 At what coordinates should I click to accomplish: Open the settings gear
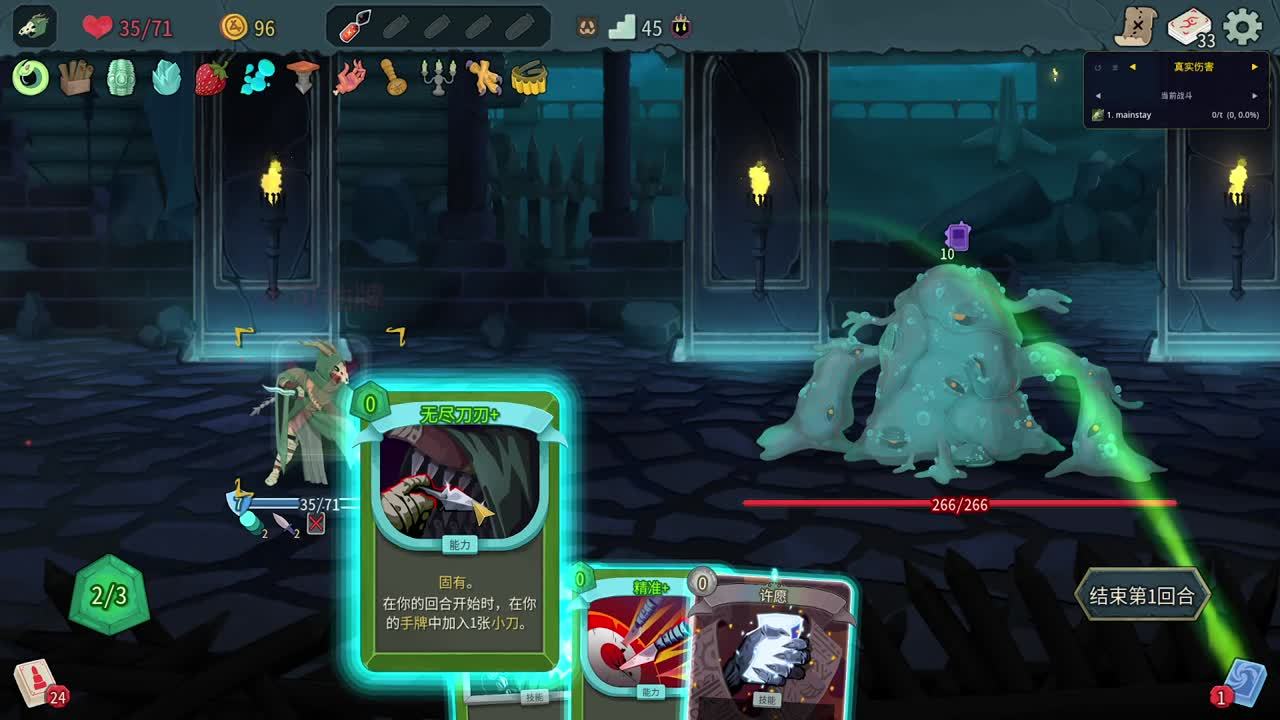point(1242,27)
